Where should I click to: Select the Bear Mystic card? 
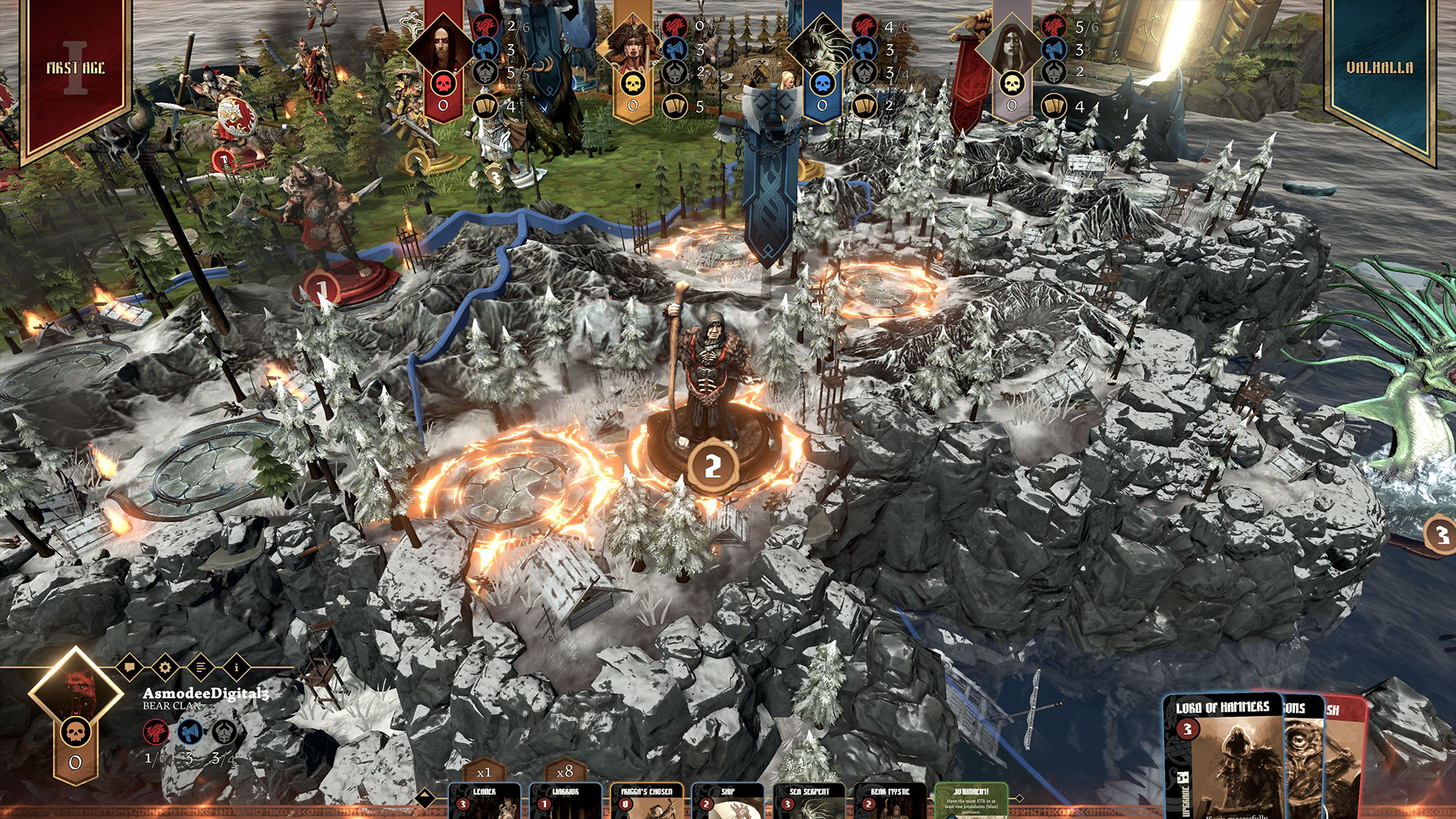tap(890, 801)
